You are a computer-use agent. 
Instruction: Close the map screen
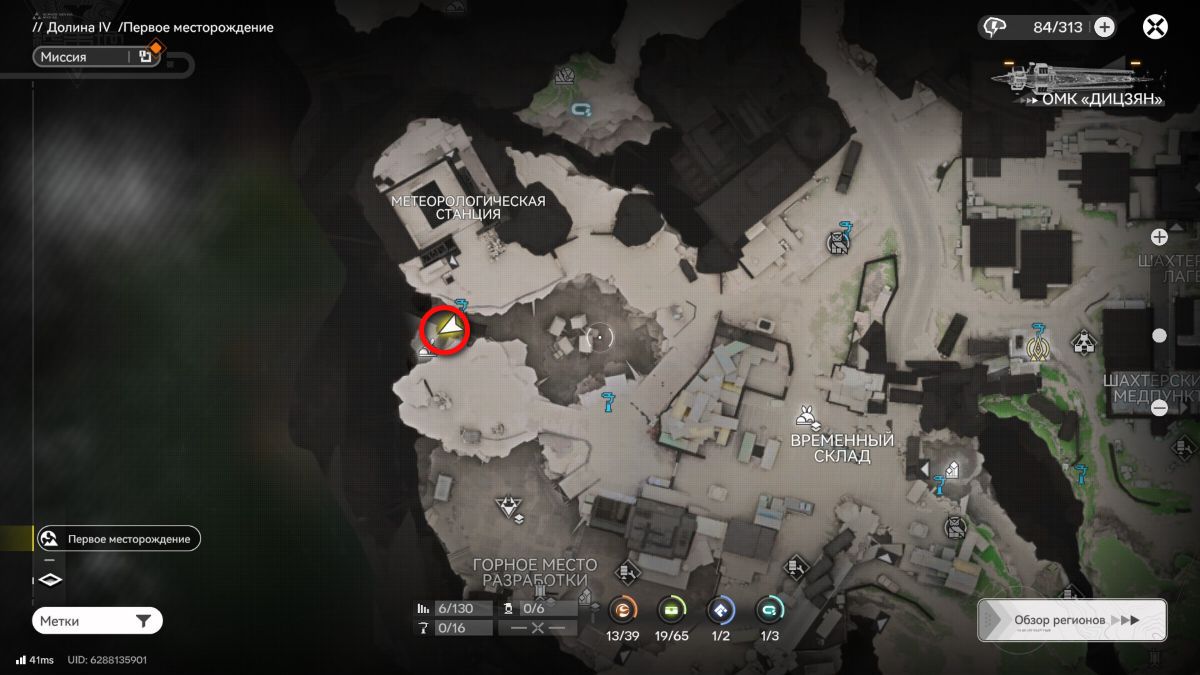pos(1155,27)
